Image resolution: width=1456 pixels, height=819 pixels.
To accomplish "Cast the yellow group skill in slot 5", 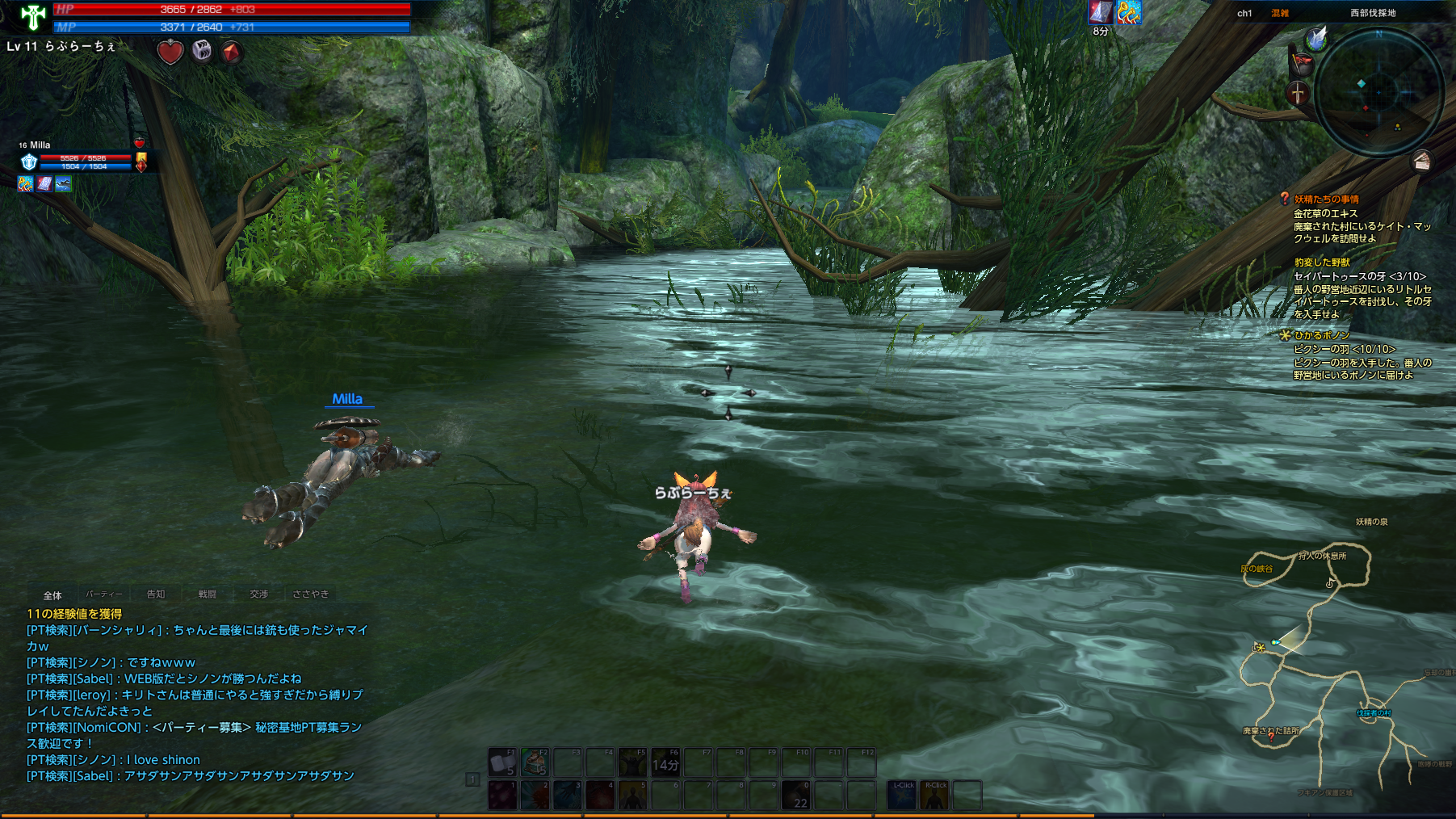I will tap(633, 795).
